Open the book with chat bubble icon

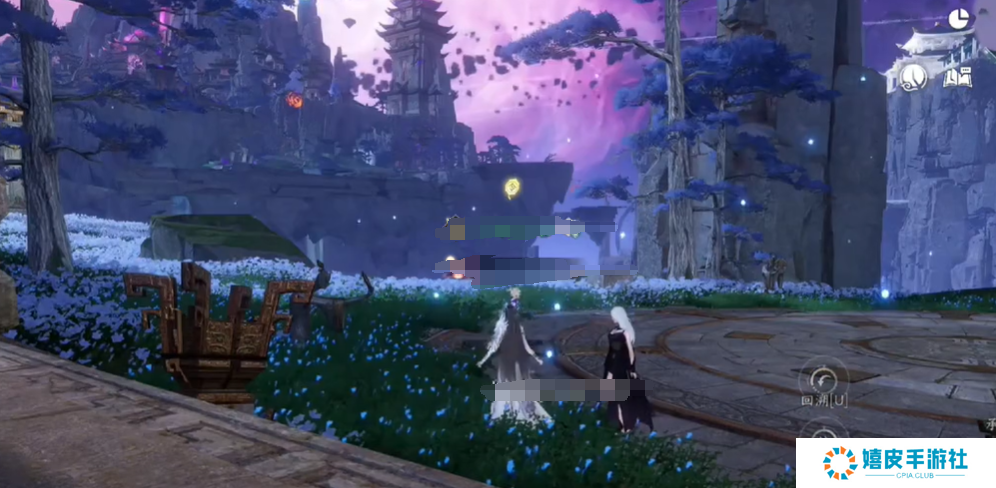(x=958, y=76)
